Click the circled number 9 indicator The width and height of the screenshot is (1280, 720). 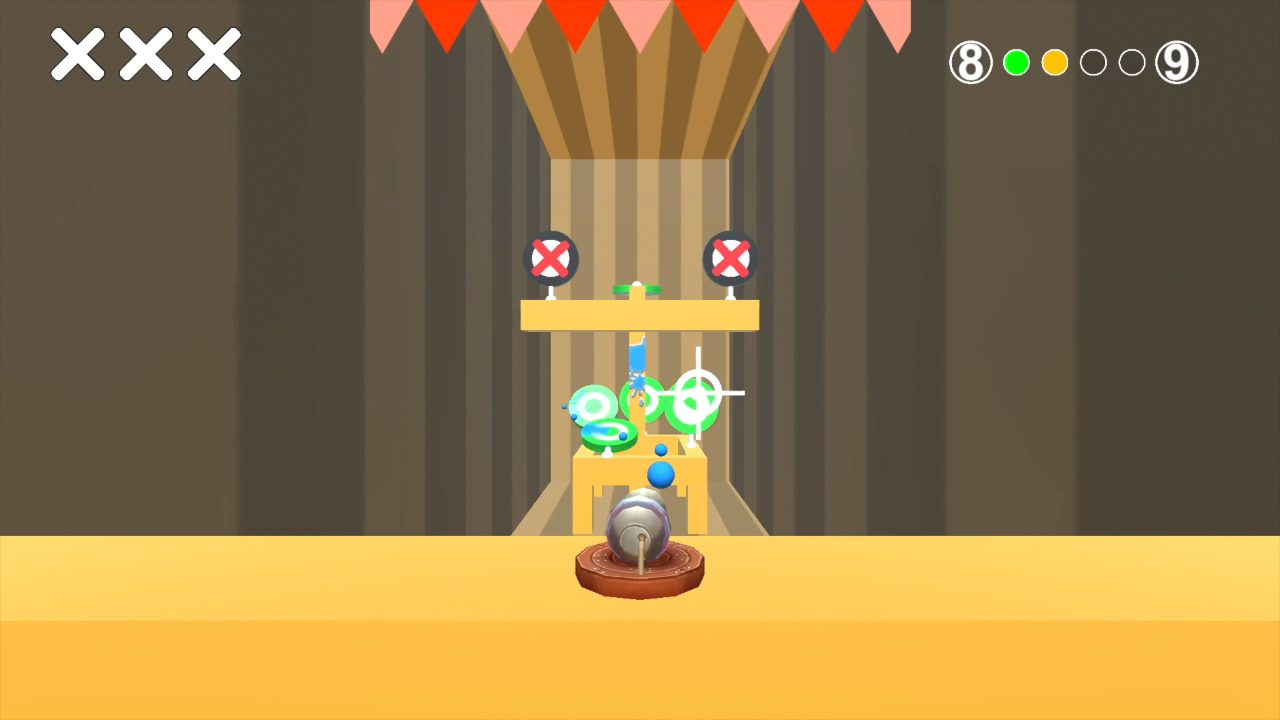pos(1176,62)
